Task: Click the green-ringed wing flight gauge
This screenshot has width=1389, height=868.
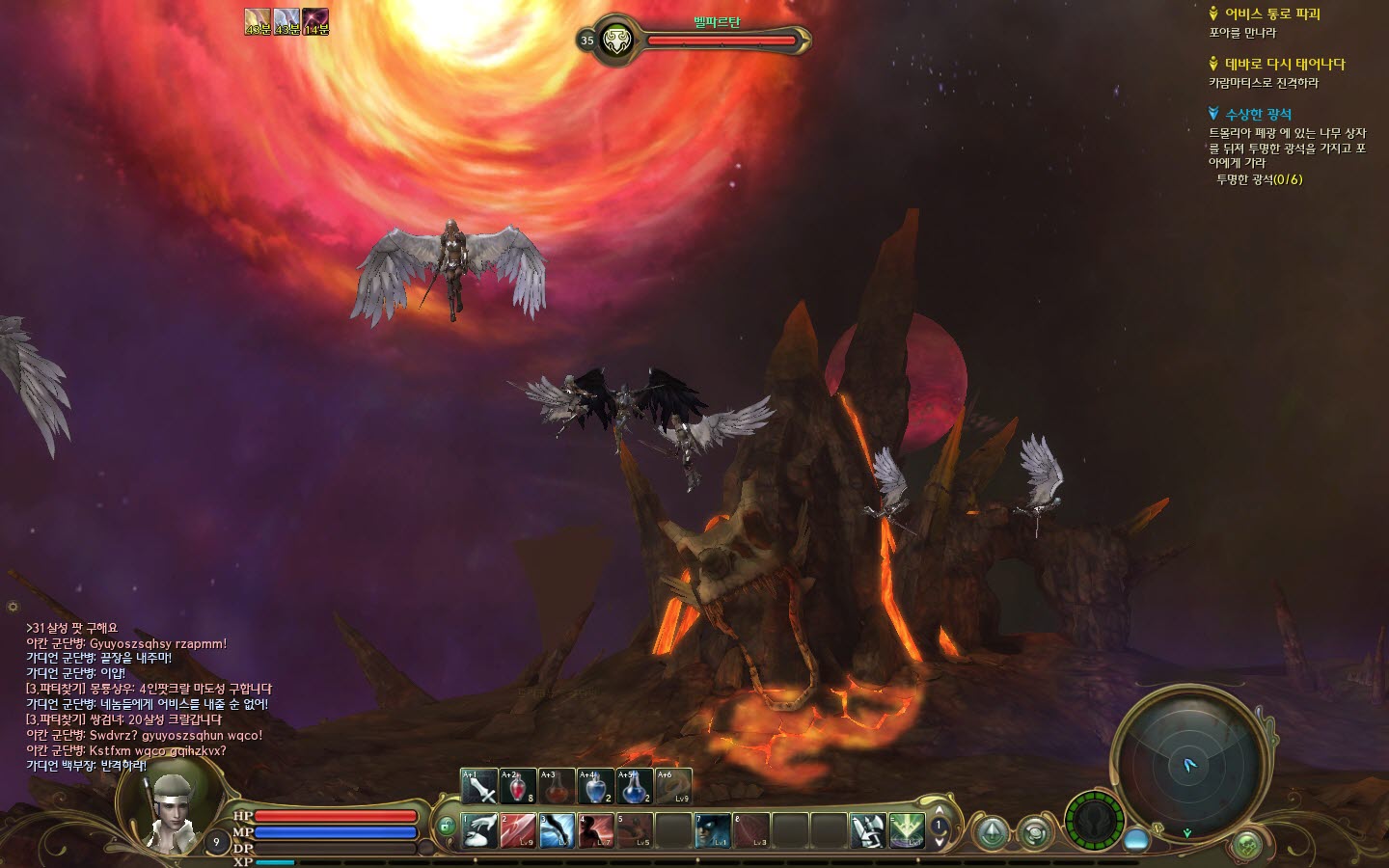Action: click(1094, 821)
